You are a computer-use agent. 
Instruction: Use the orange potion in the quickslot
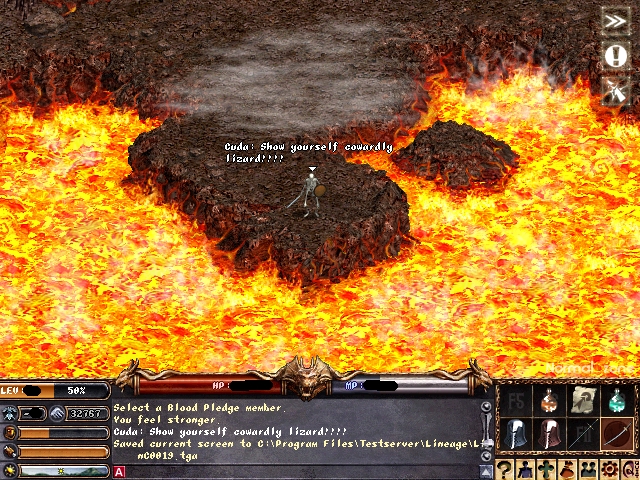coord(549,401)
